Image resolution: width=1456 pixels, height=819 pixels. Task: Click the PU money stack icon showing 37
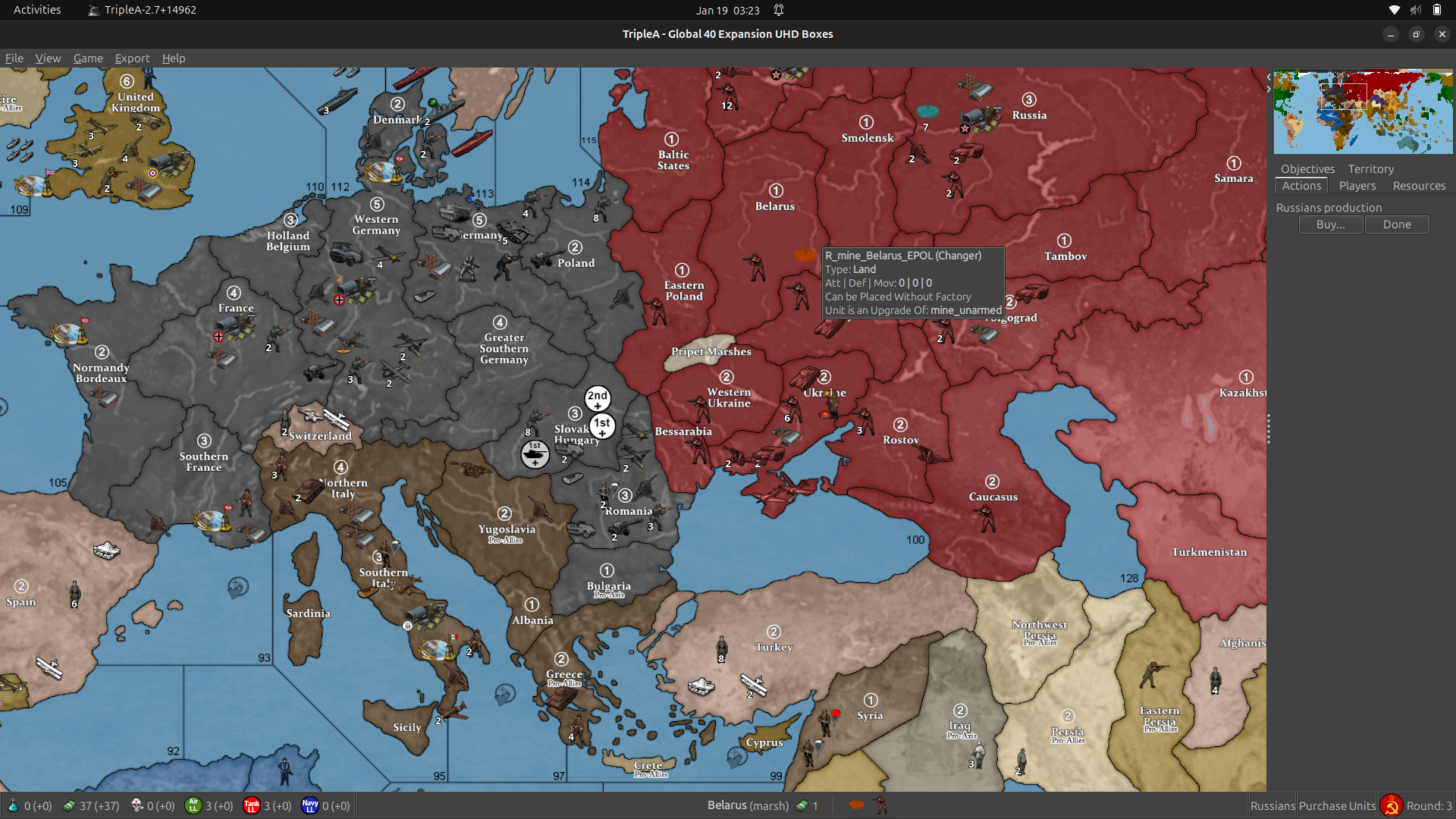(70, 805)
